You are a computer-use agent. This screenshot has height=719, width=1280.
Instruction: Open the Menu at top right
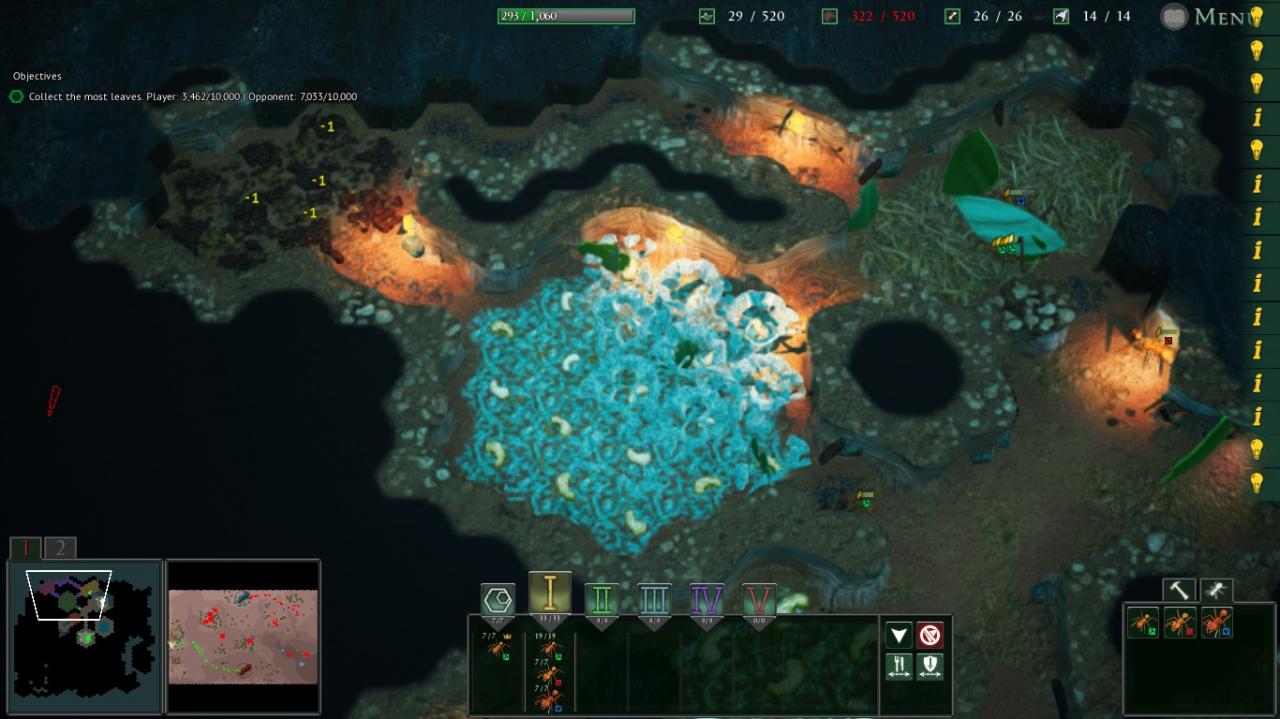click(1210, 17)
